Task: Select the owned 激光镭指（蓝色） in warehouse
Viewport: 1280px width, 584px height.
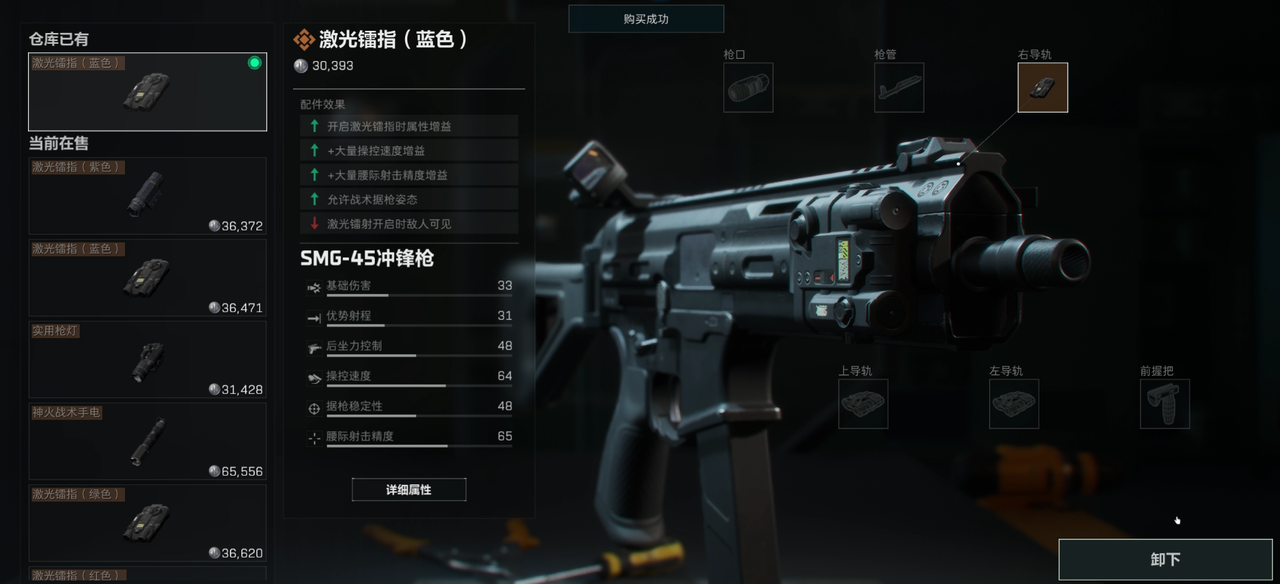Action: (147, 92)
